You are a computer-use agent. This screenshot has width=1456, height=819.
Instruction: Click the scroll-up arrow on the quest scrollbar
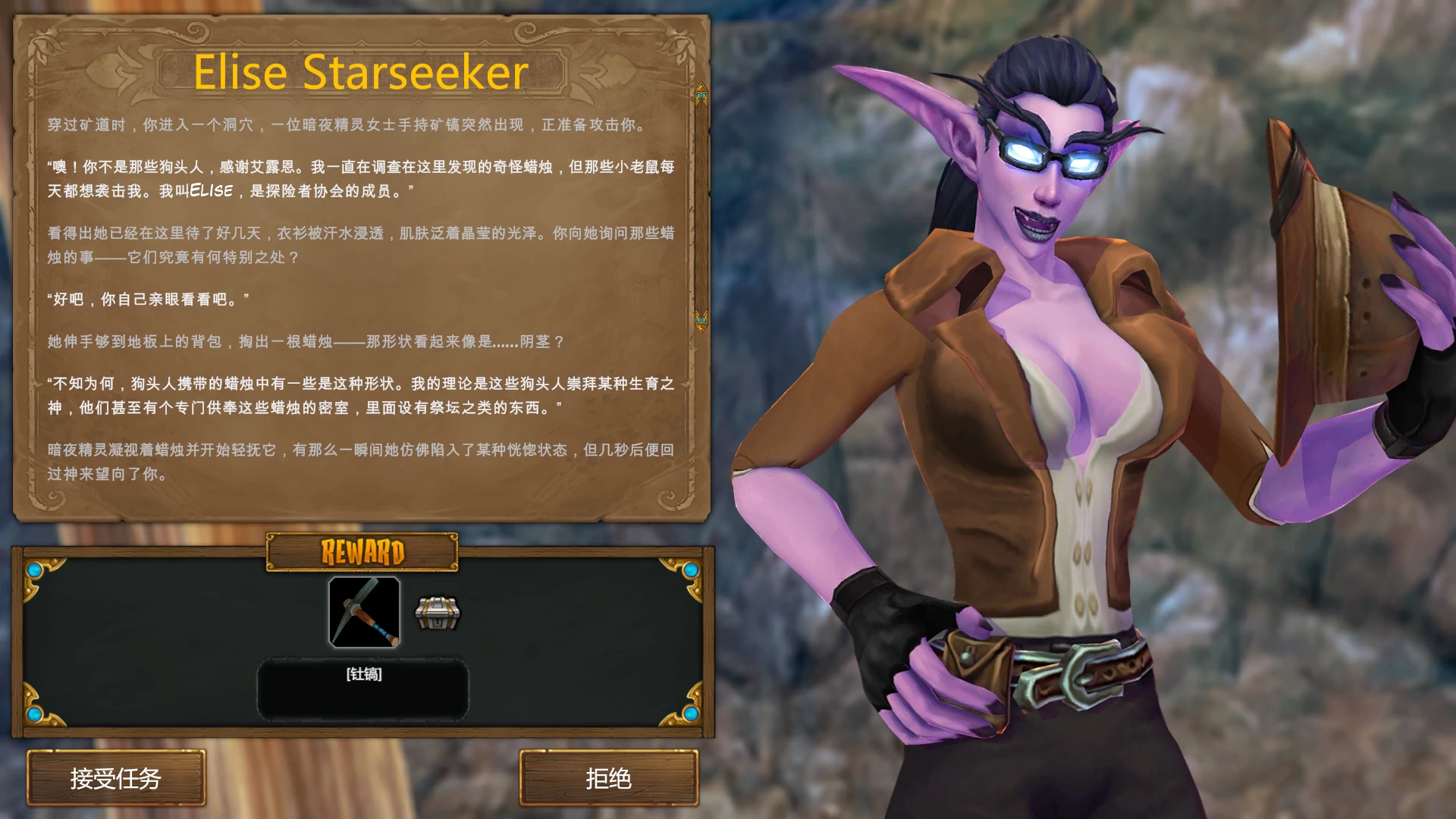point(700,92)
